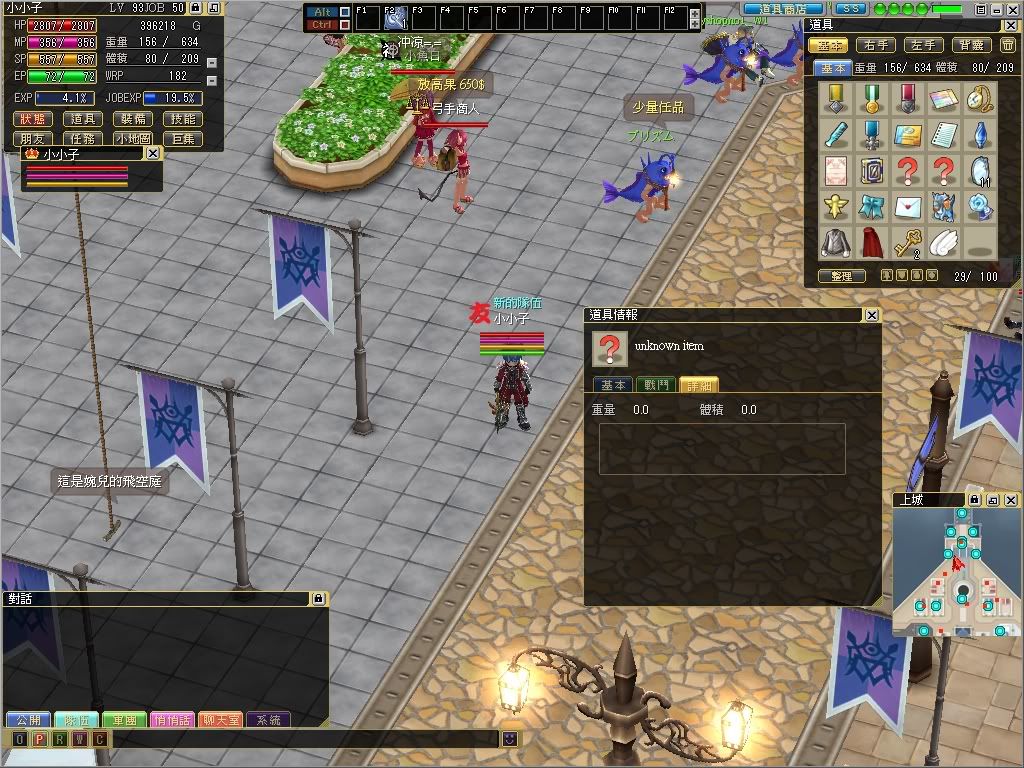
Task: Select the 公開 public chat tab
Action: pyautogui.click(x=28, y=720)
